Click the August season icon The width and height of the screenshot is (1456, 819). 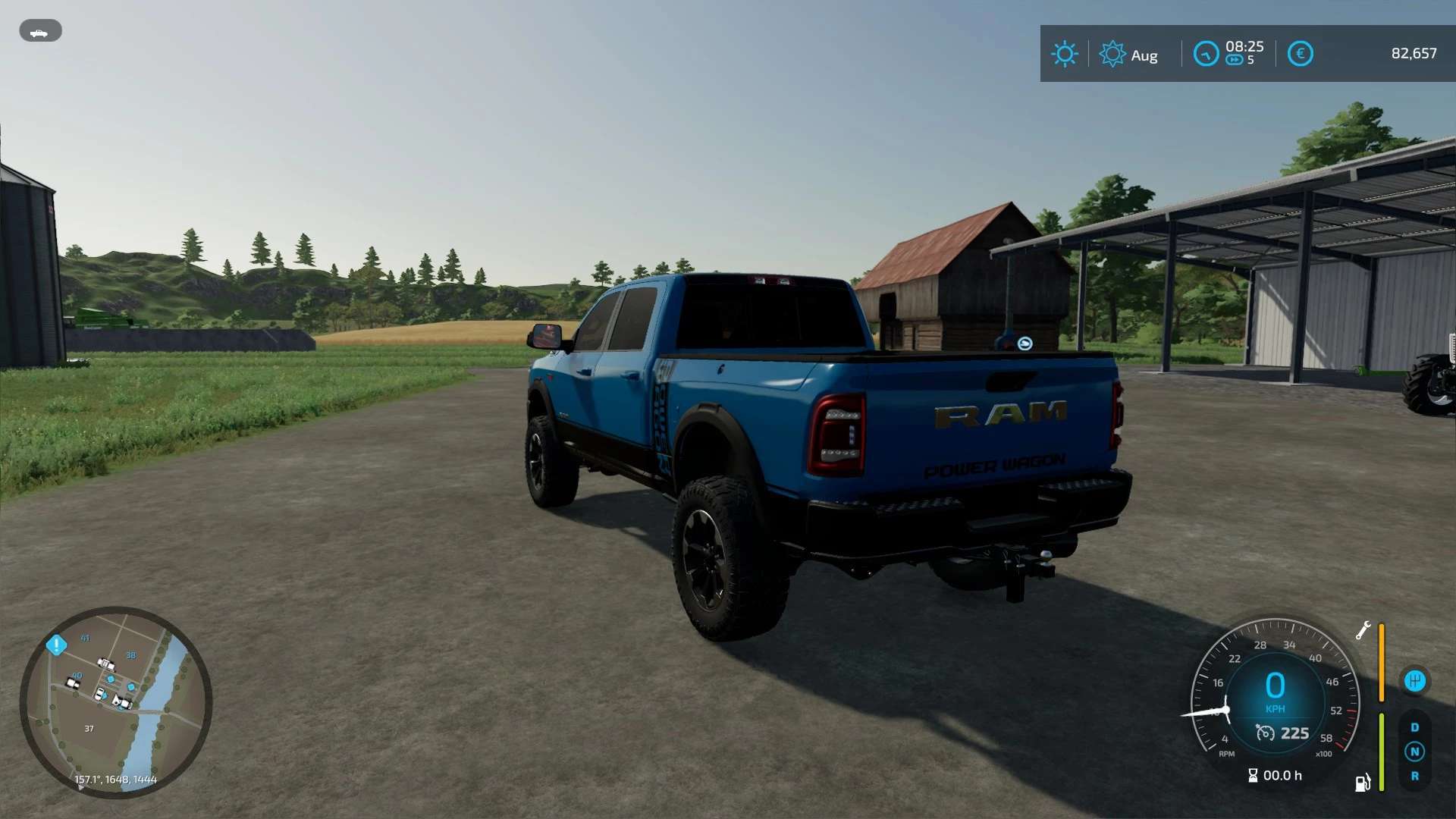tap(1112, 54)
